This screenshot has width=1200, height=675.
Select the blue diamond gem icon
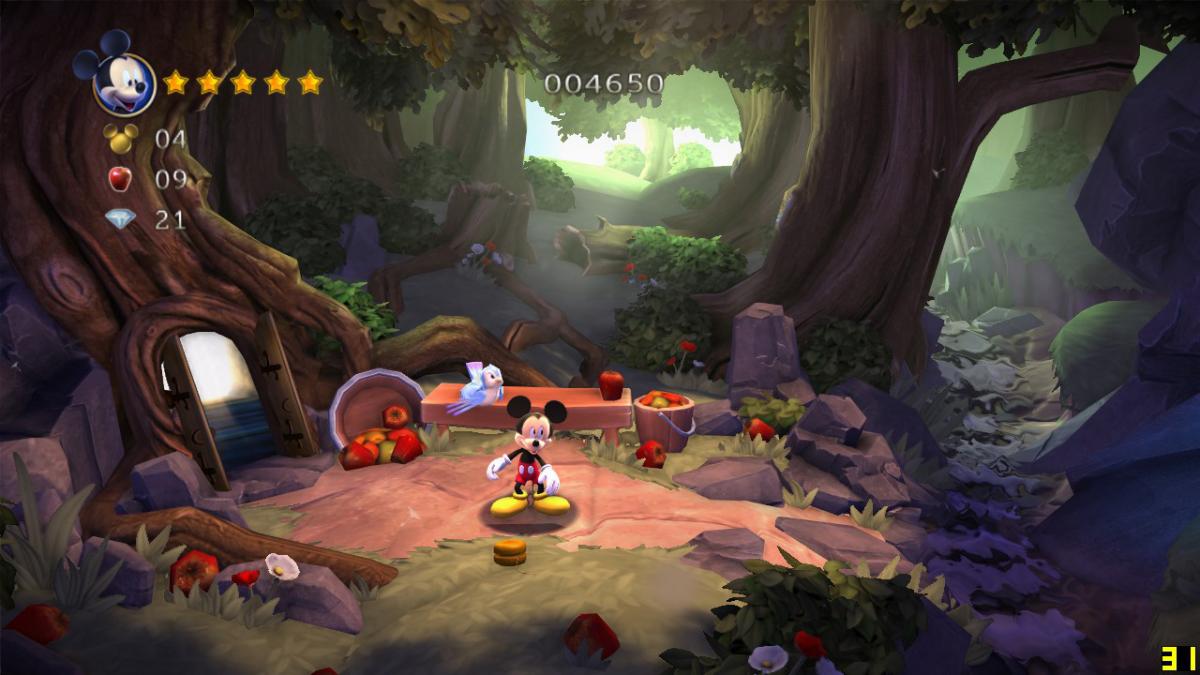(120, 219)
